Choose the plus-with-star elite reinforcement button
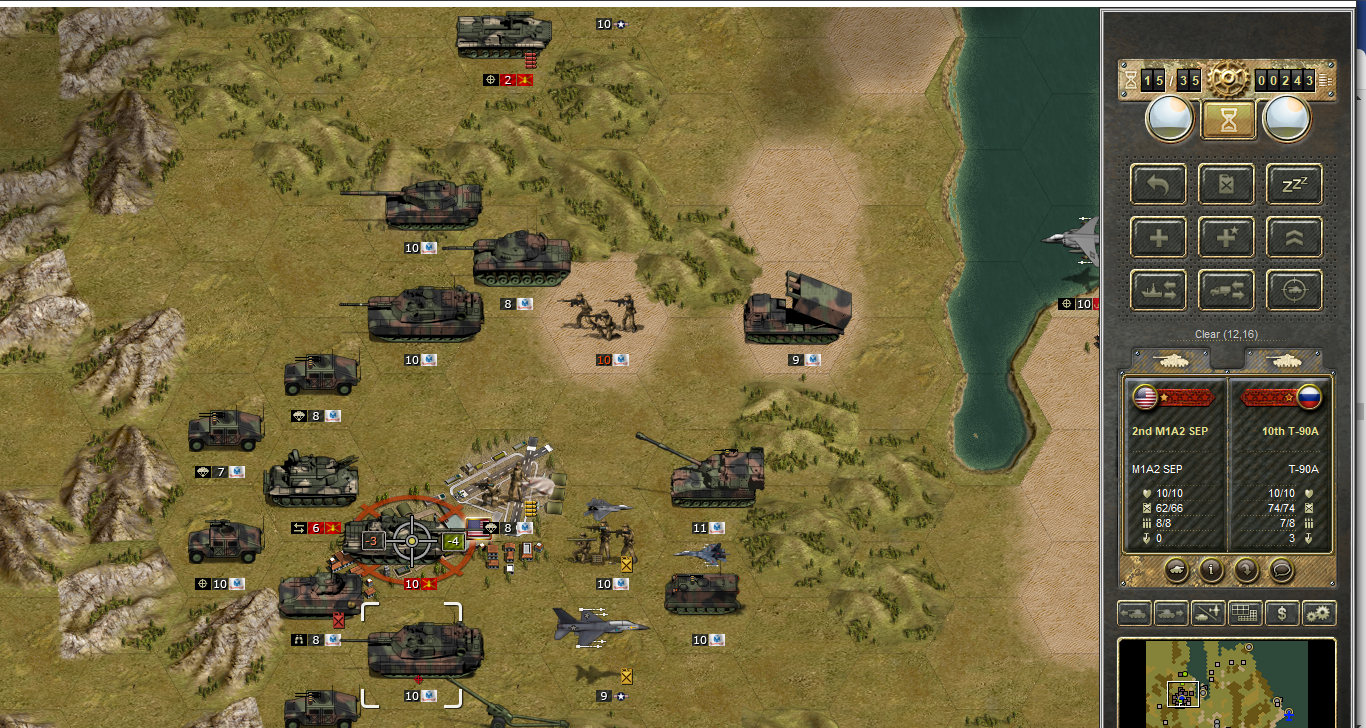This screenshot has height=728, width=1366. click(1227, 237)
